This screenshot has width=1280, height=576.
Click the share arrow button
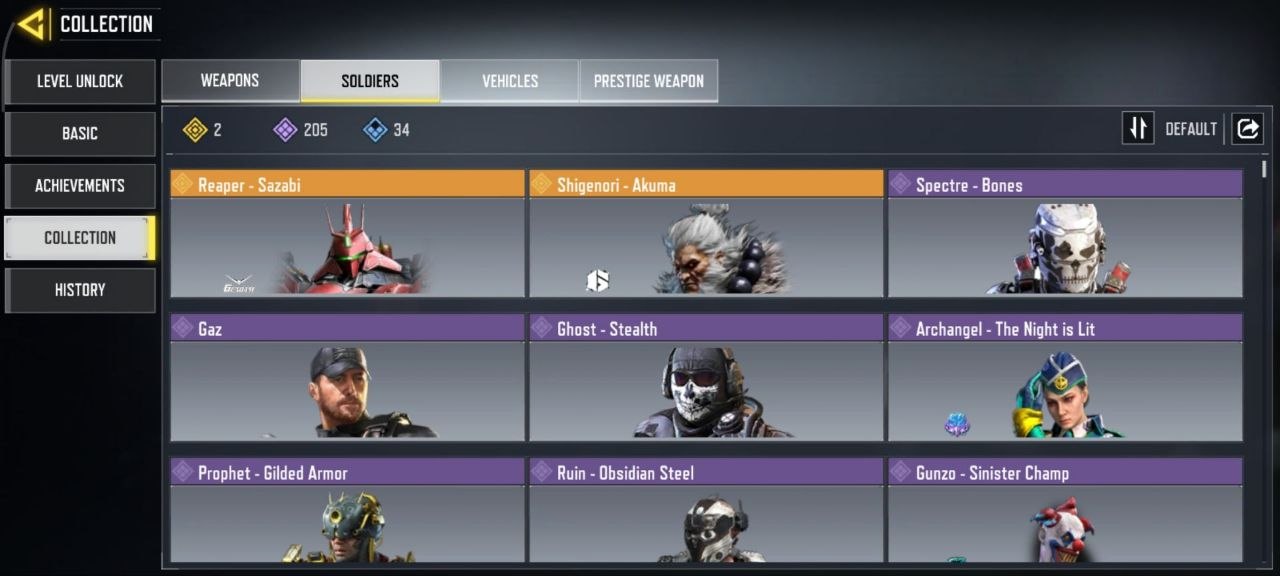coord(1247,129)
